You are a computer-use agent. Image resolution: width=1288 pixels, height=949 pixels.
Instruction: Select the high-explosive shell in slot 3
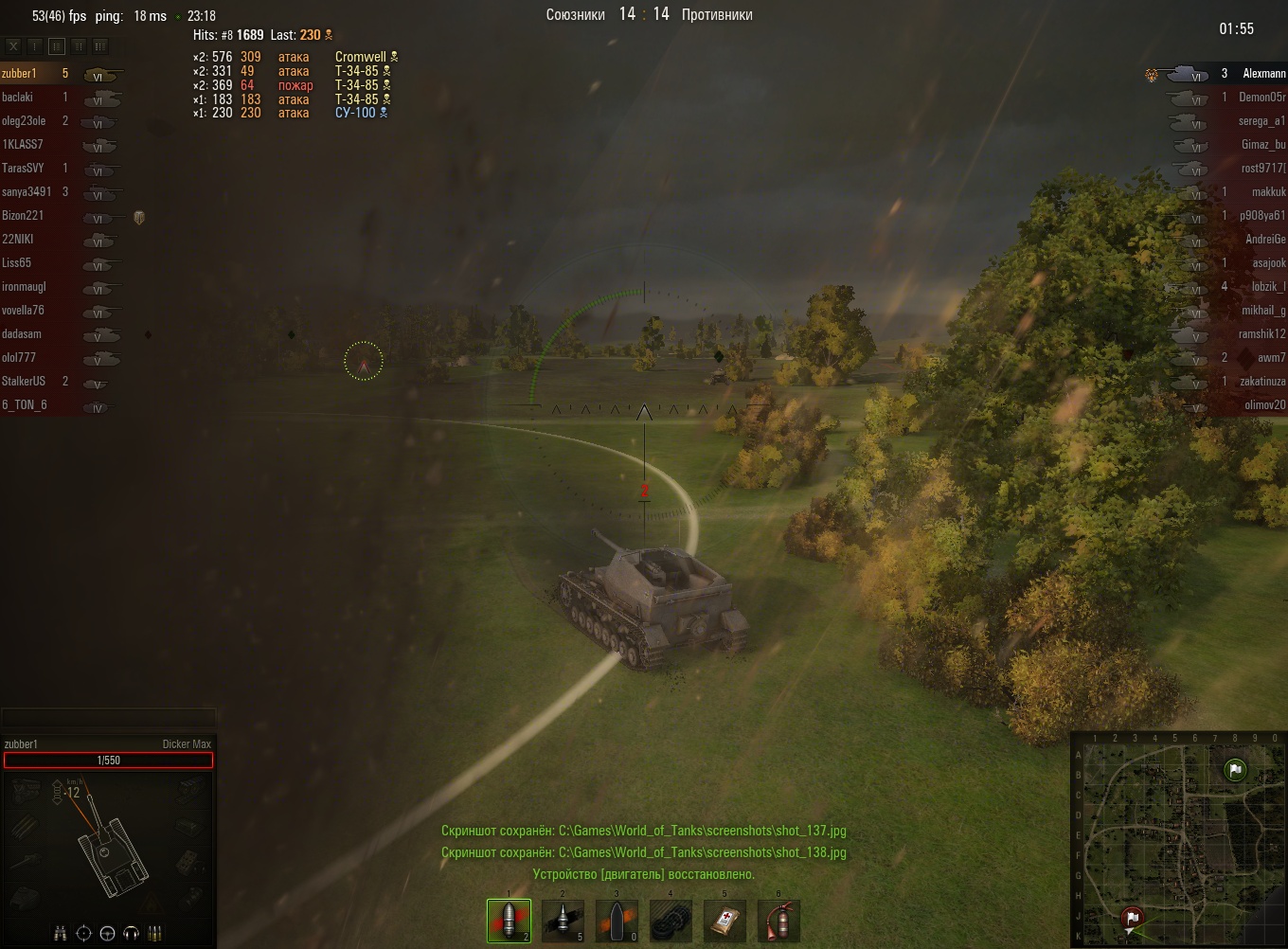(x=617, y=921)
